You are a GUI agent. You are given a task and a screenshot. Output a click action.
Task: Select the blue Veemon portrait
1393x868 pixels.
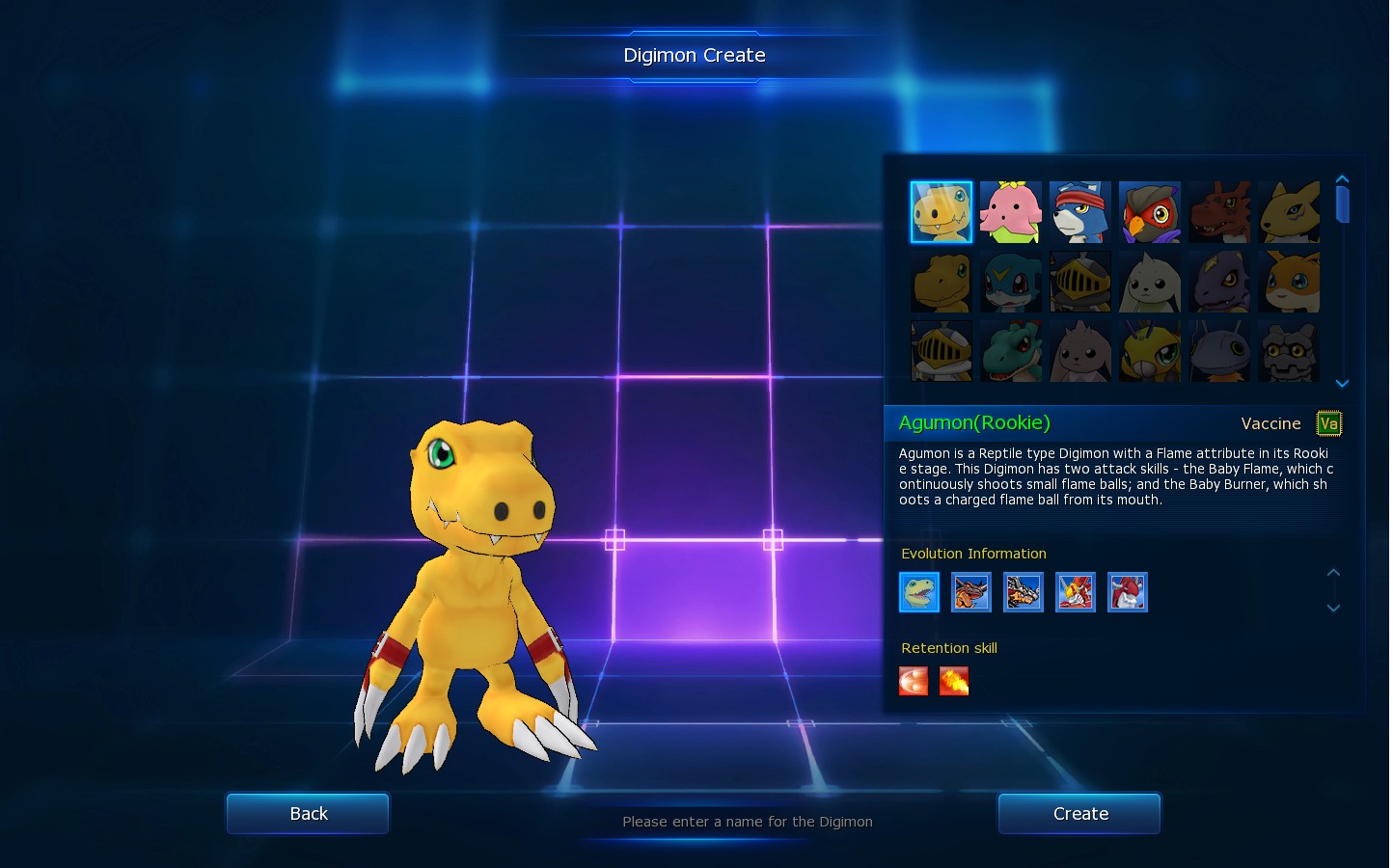pos(1010,282)
